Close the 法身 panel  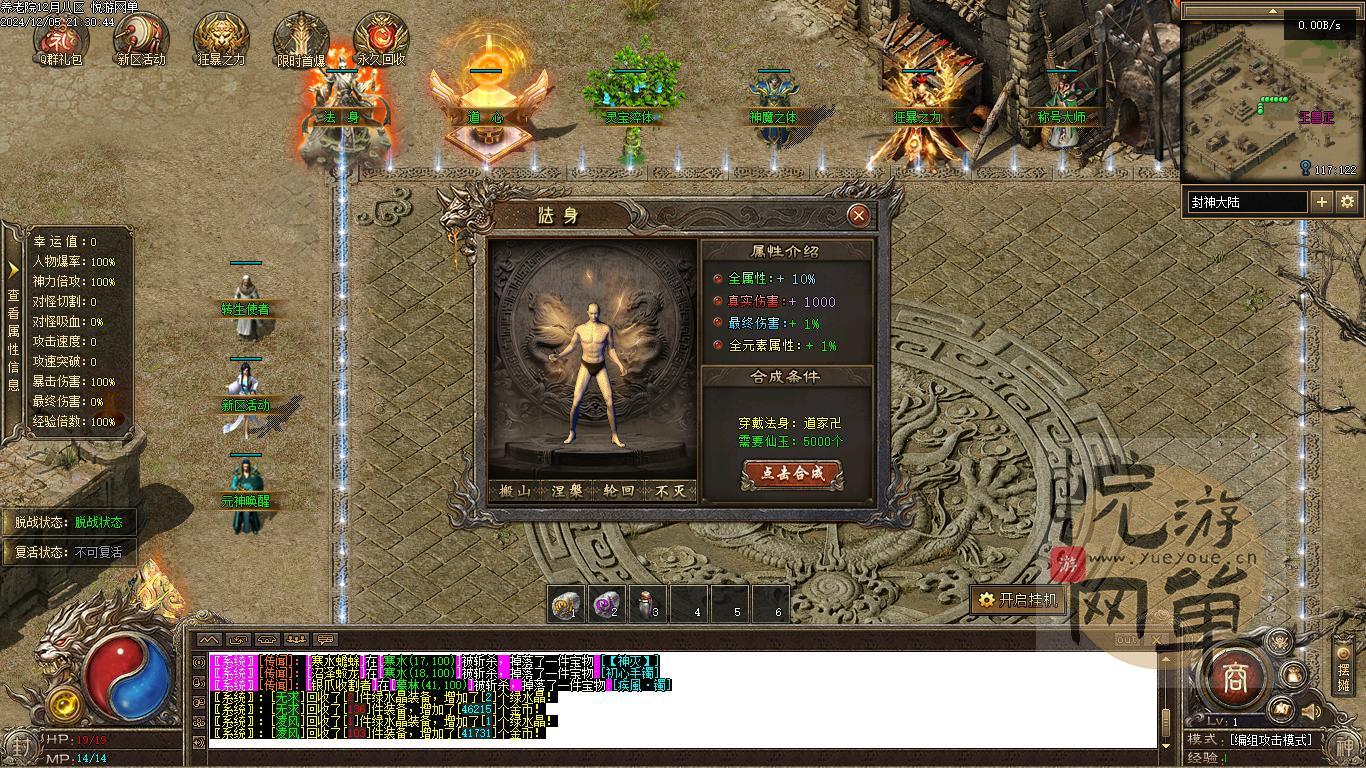[x=857, y=215]
